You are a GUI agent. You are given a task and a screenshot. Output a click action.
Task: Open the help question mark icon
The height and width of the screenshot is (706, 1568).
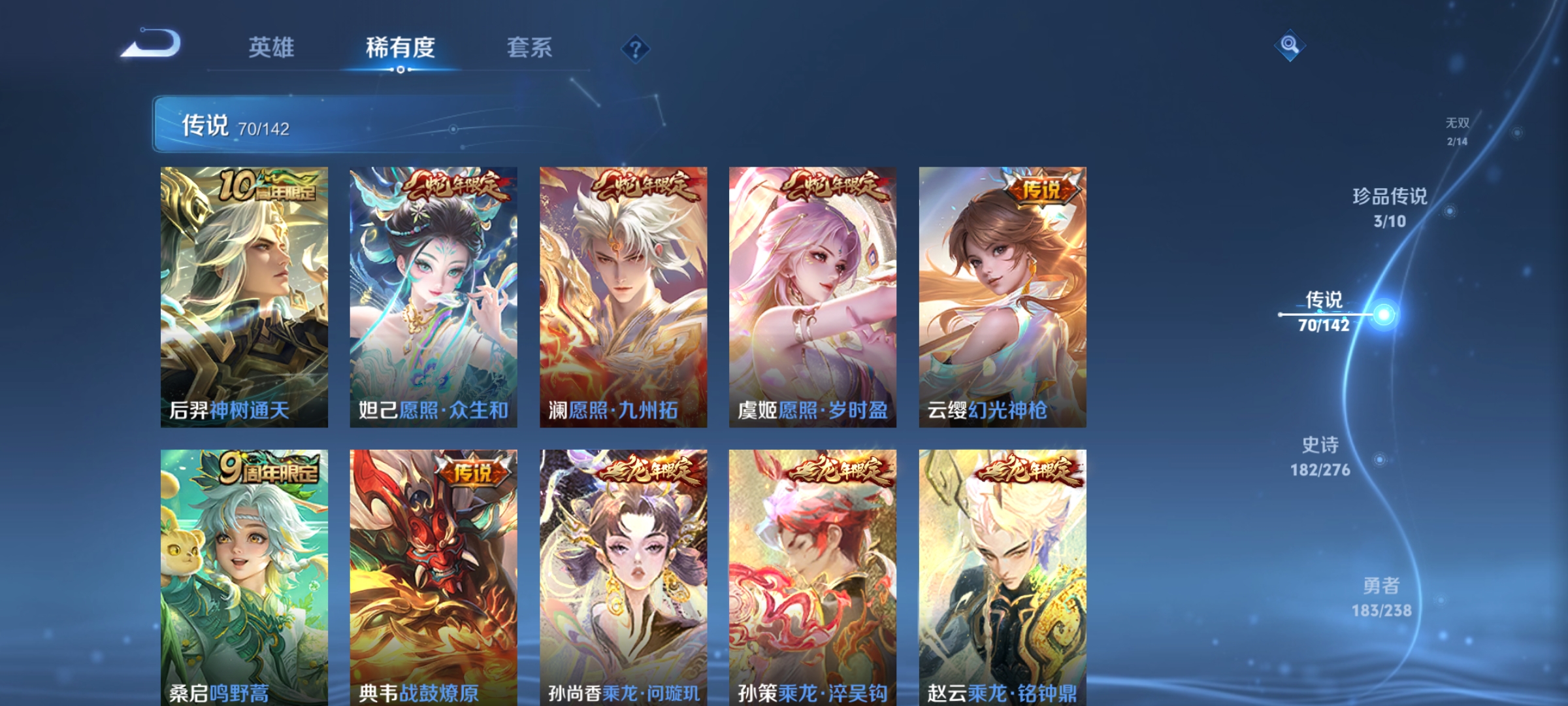[635, 49]
